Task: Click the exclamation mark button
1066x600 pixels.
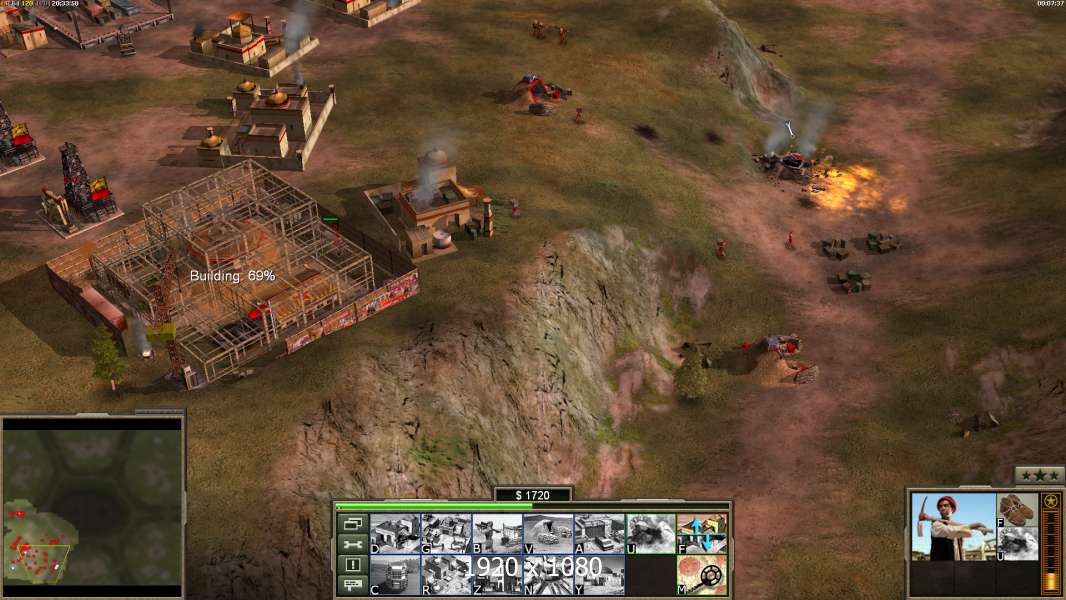Action: point(352,565)
